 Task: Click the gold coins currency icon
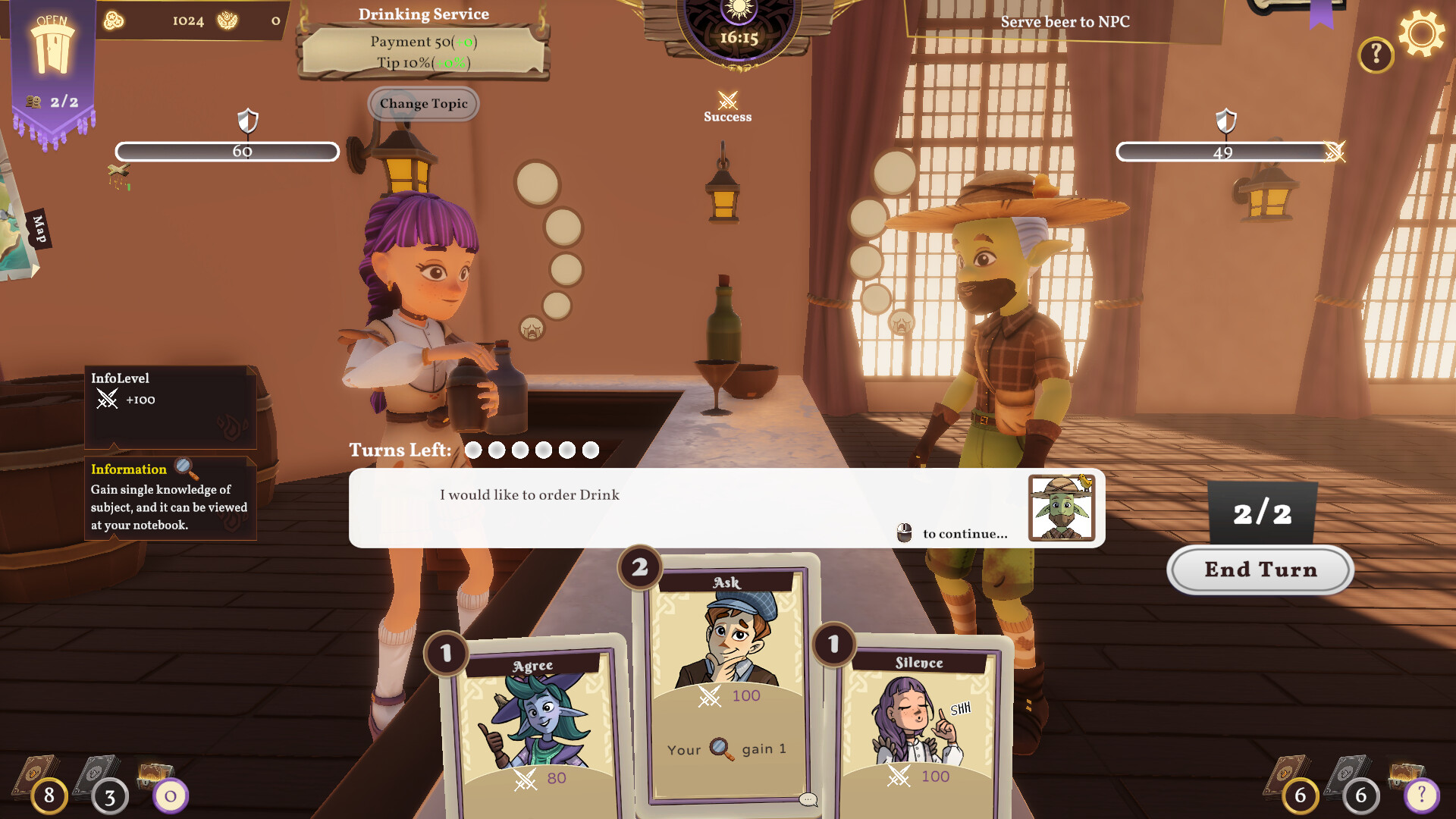coord(112,20)
